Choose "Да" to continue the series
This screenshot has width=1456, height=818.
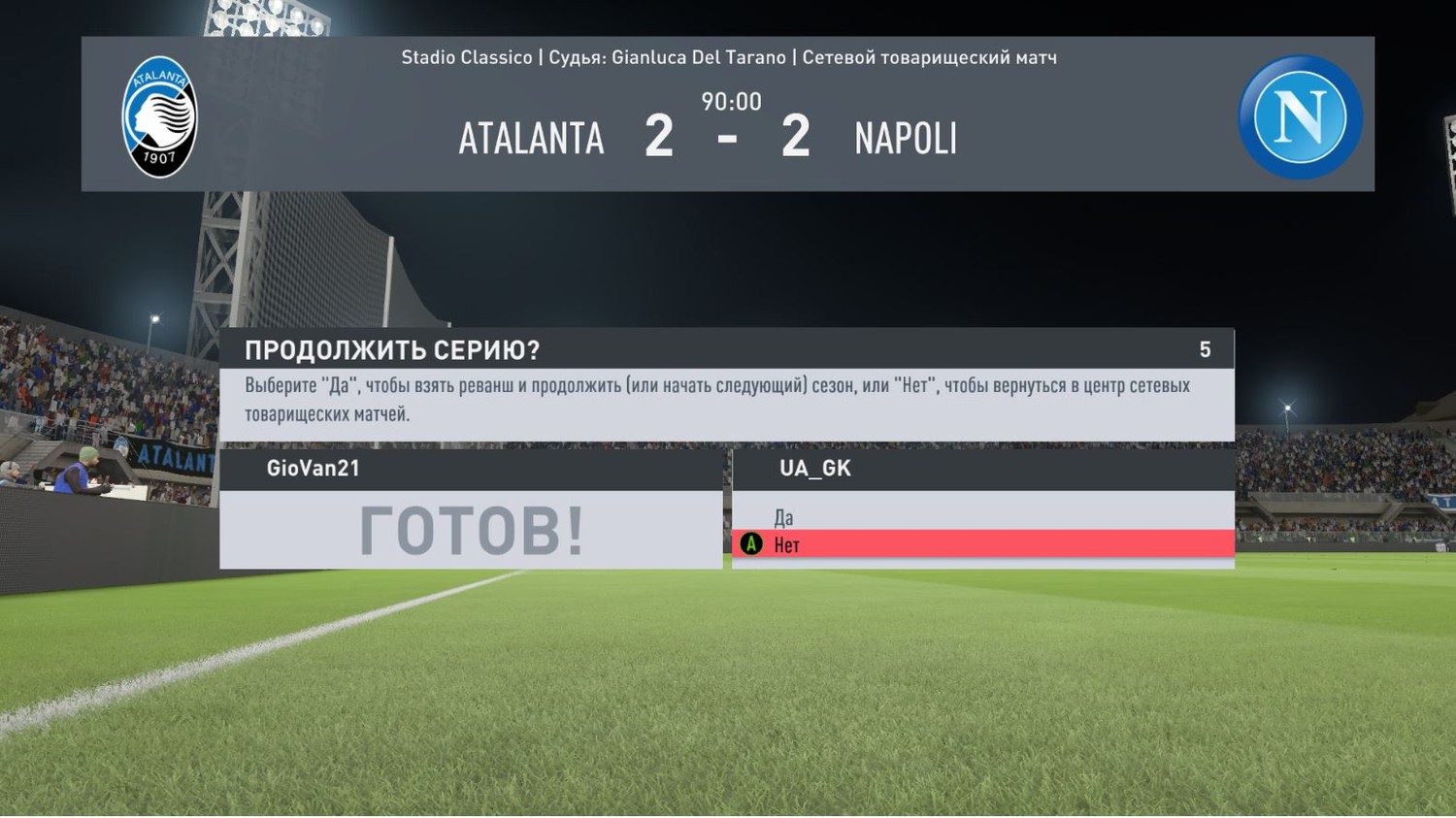pyautogui.click(x=784, y=517)
